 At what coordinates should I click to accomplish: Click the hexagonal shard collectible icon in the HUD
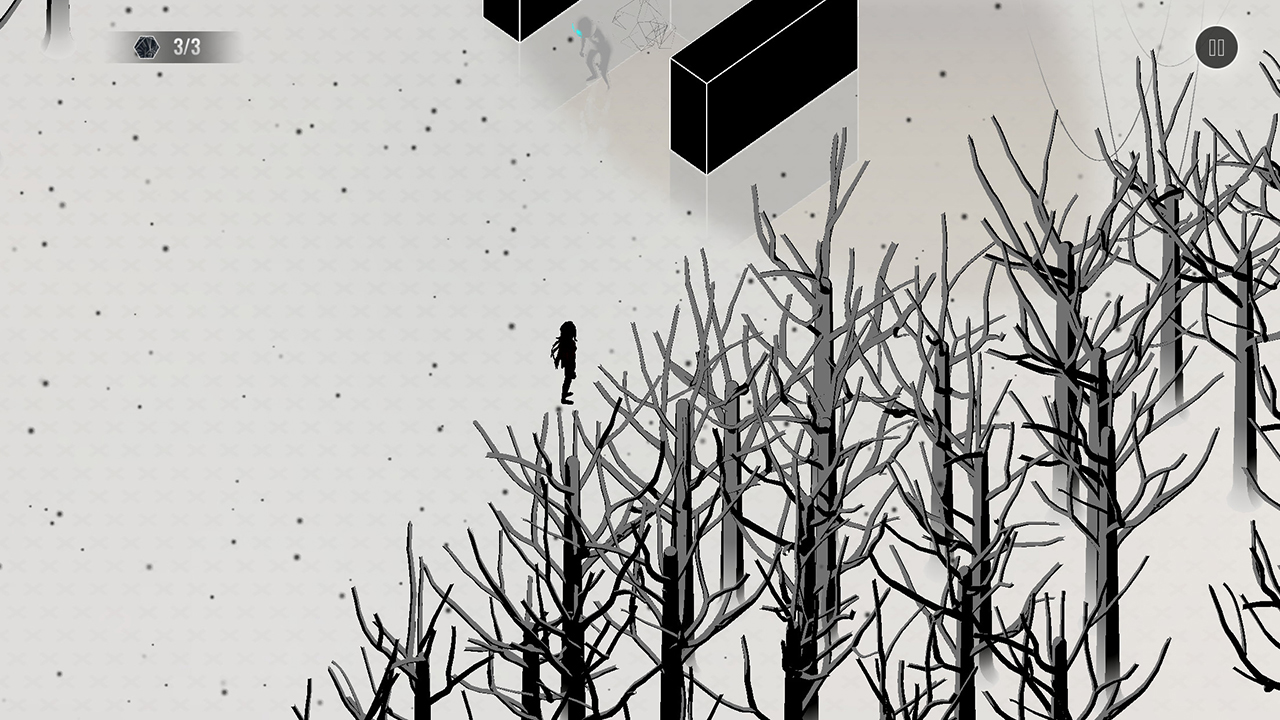point(146,47)
